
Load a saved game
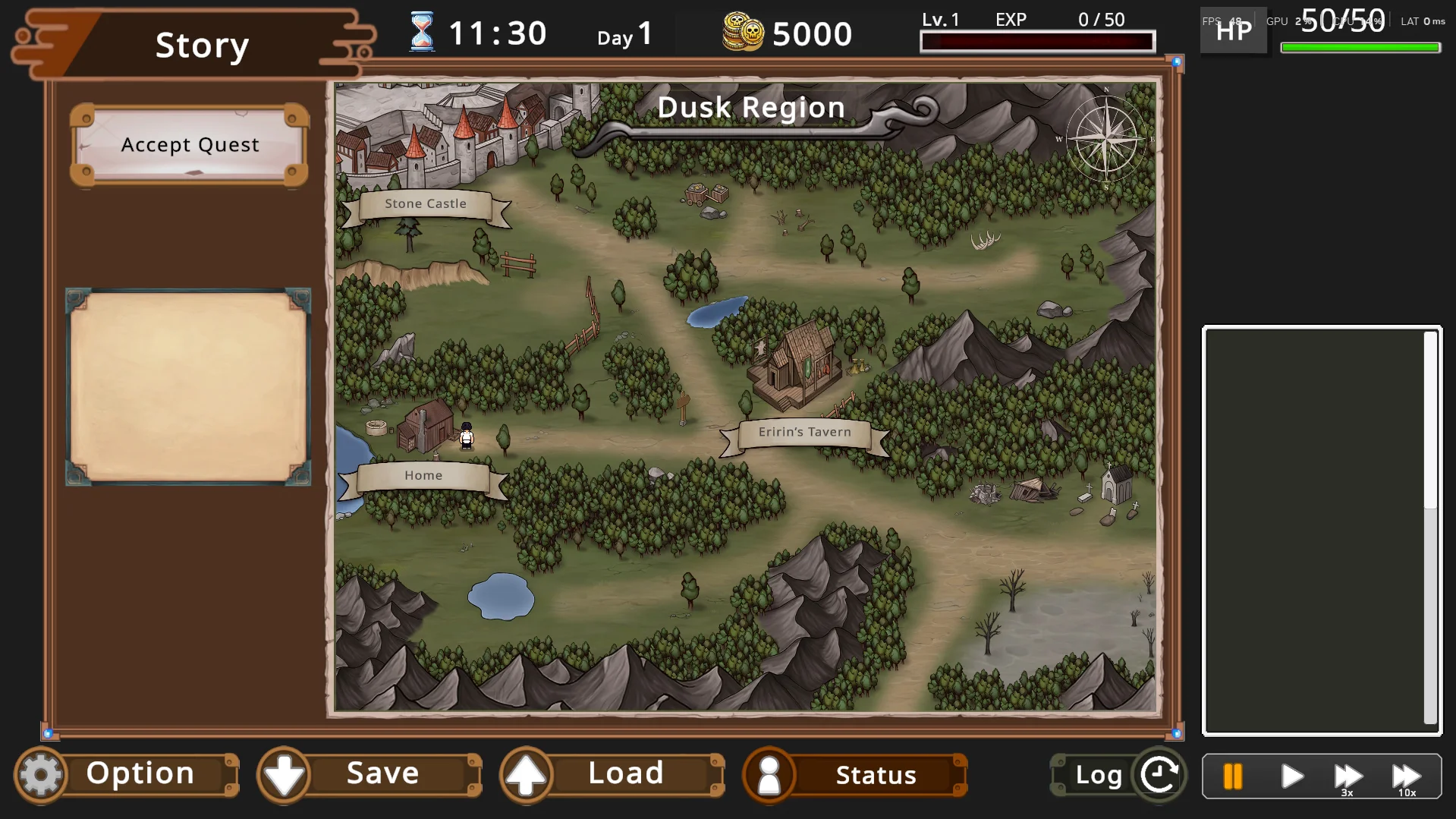tap(612, 775)
